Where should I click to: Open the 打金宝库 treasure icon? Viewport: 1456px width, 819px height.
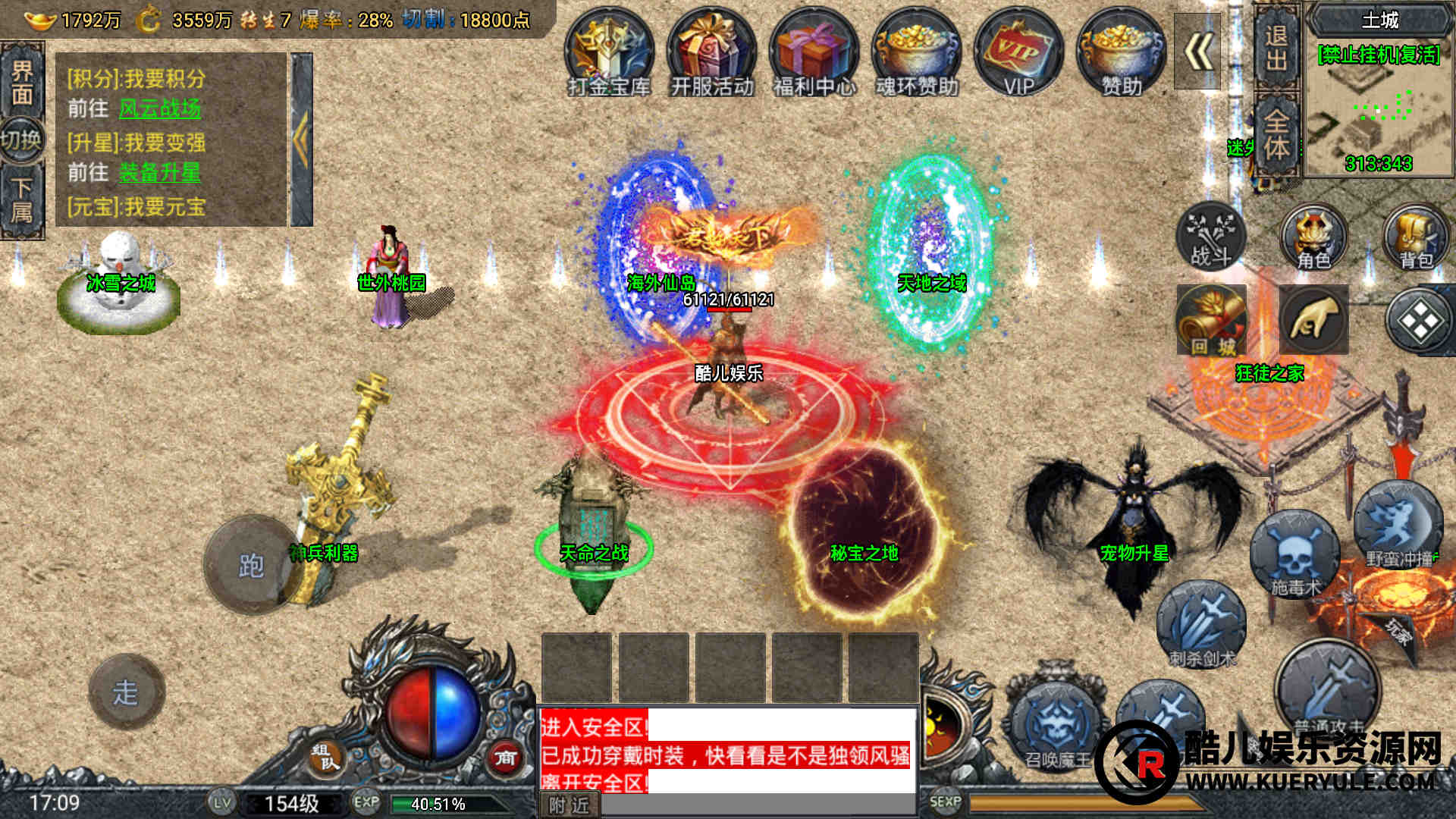click(609, 53)
